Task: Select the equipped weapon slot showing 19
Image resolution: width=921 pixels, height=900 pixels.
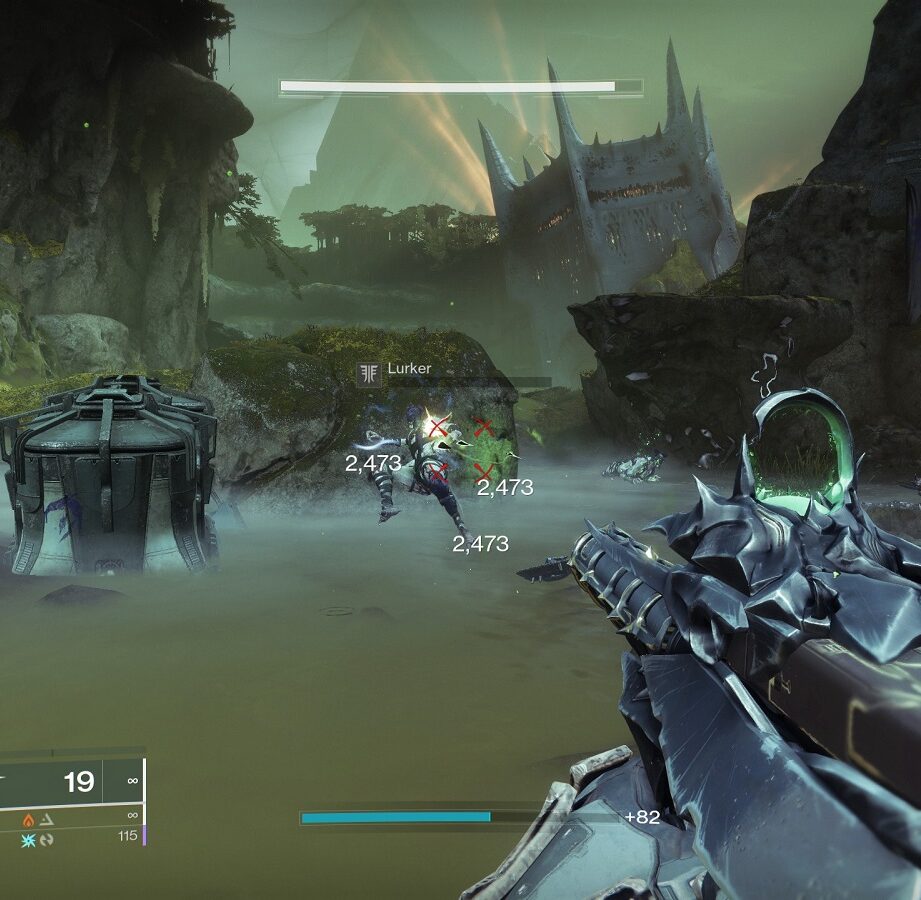Action: pyautogui.click(x=70, y=780)
